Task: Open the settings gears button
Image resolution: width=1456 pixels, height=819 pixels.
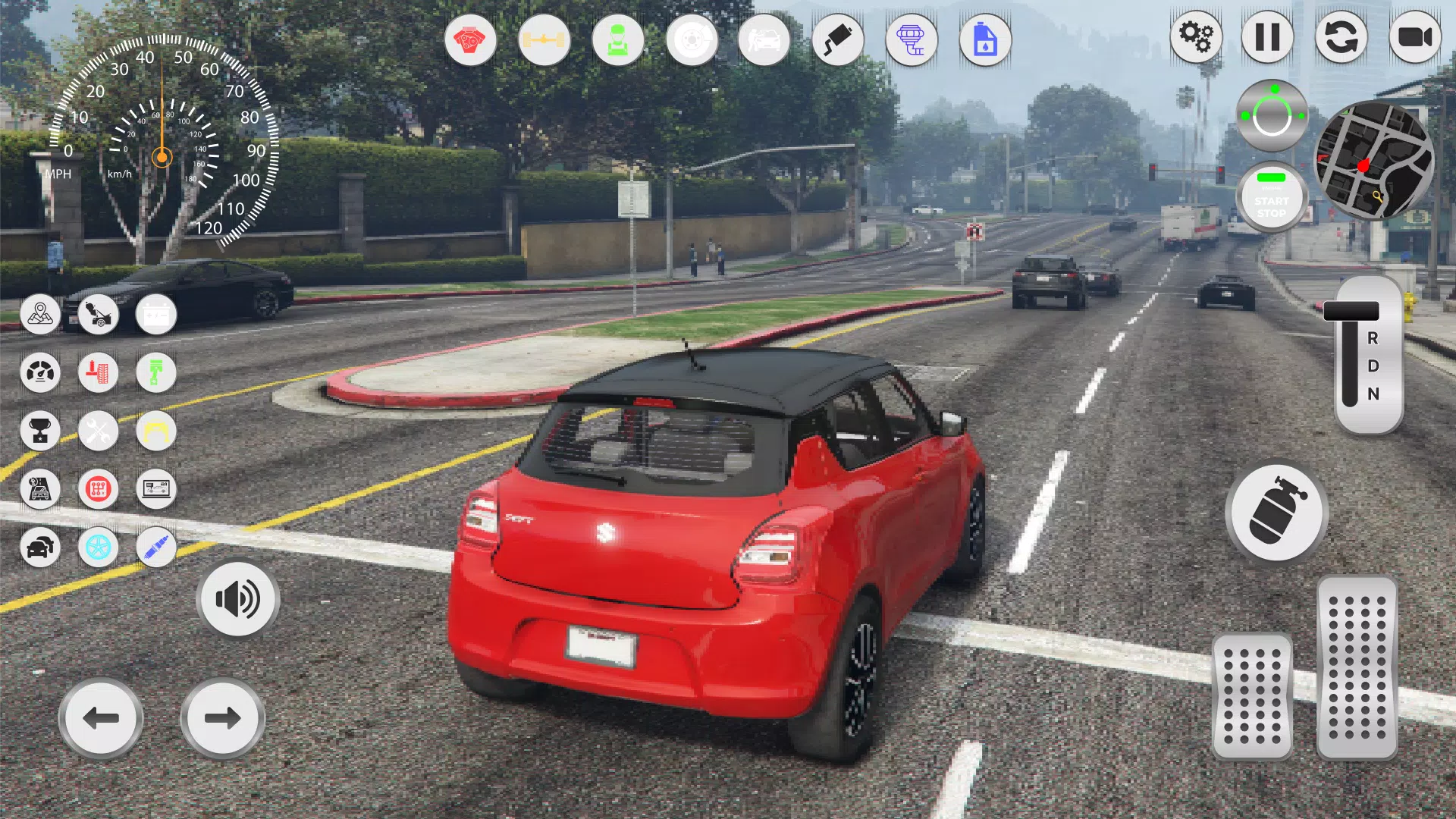Action: (1196, 36)
